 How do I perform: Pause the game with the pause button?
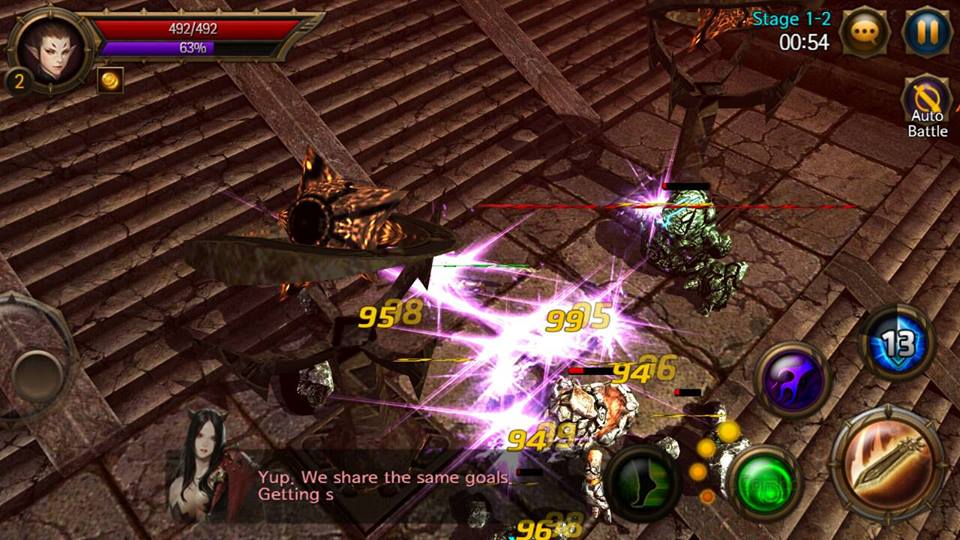927,33
